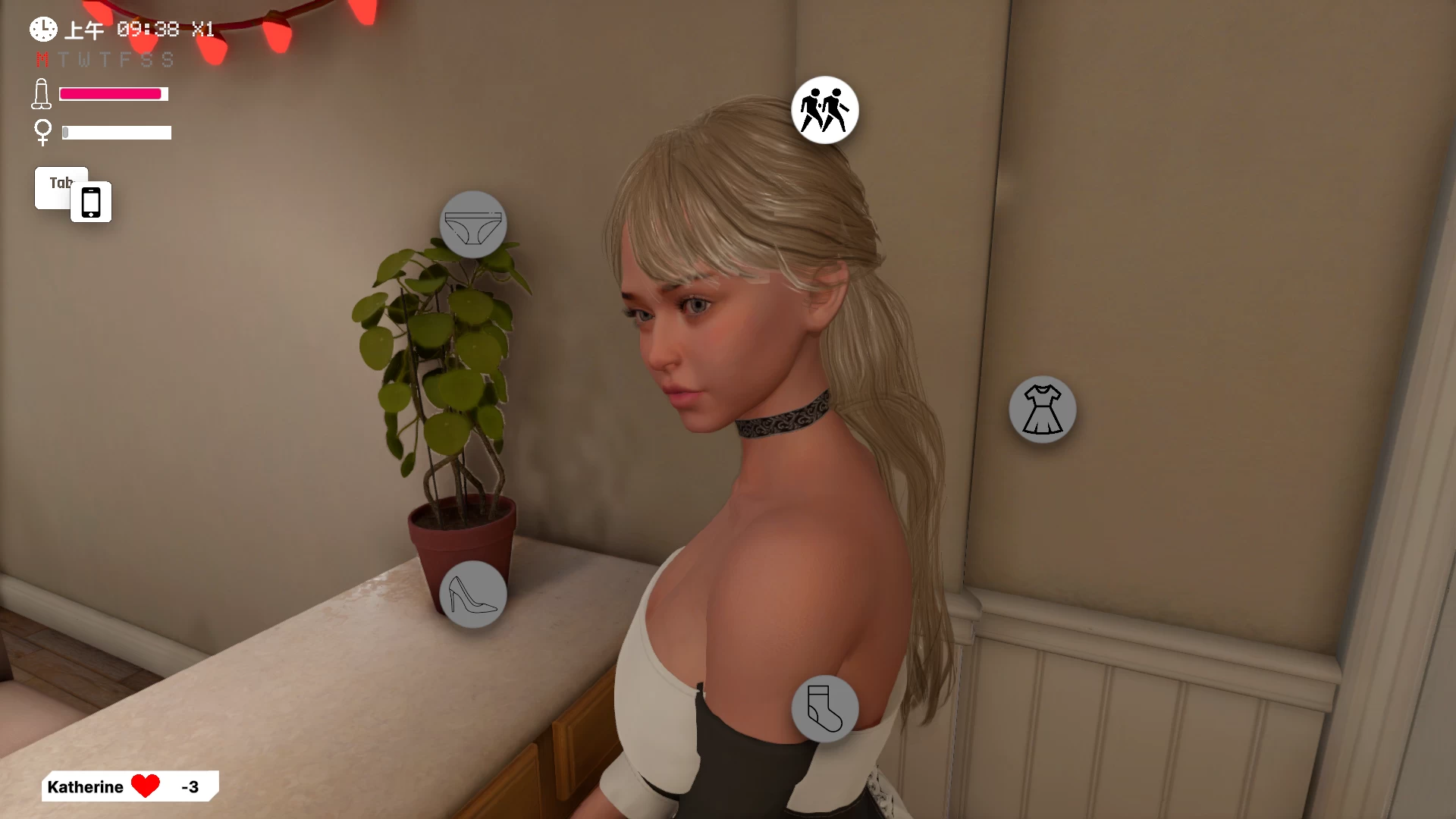The image size is (1456, 819).
Task: Open the dress icon on the right wall
Action: (1042, 409)
